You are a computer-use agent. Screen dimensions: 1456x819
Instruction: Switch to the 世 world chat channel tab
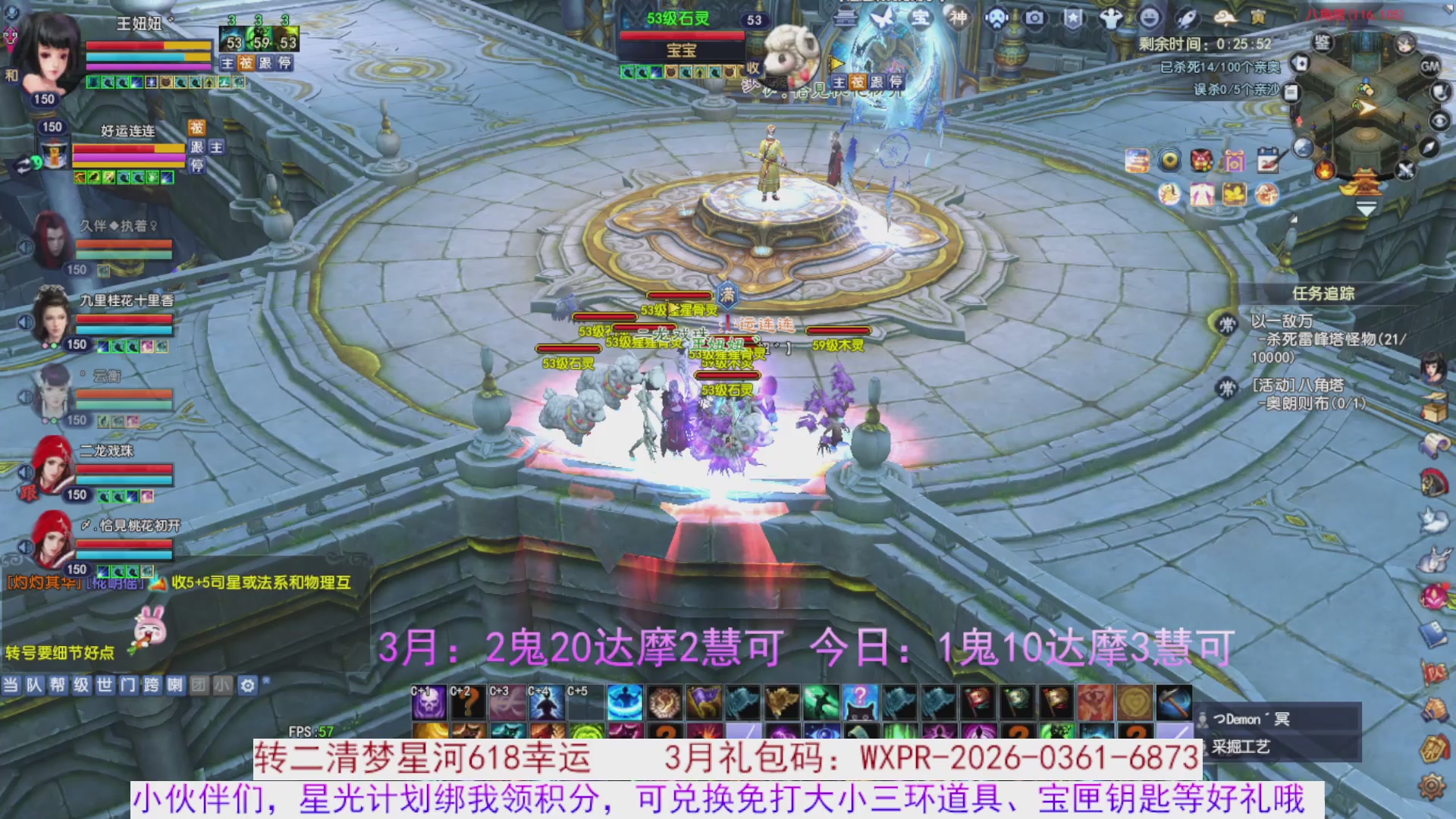point(105,685)
